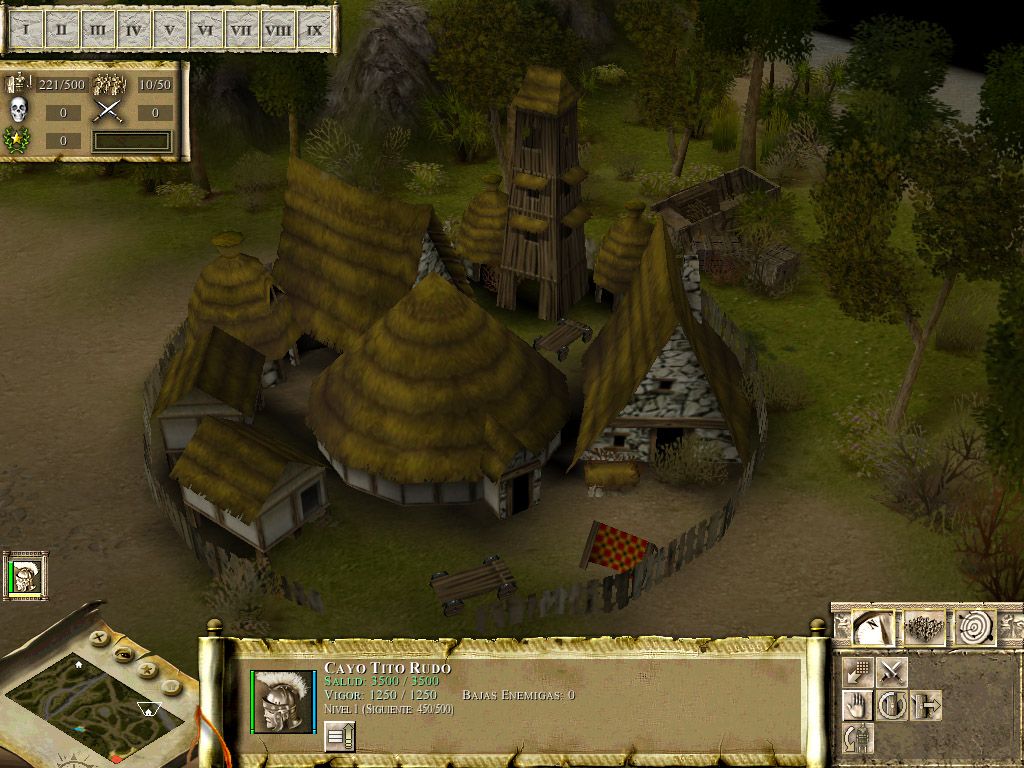The width and height of the screenshot is (1024, 768).
Task: Click the hero portrait on the left edge
Action: (x=24, y=576)
